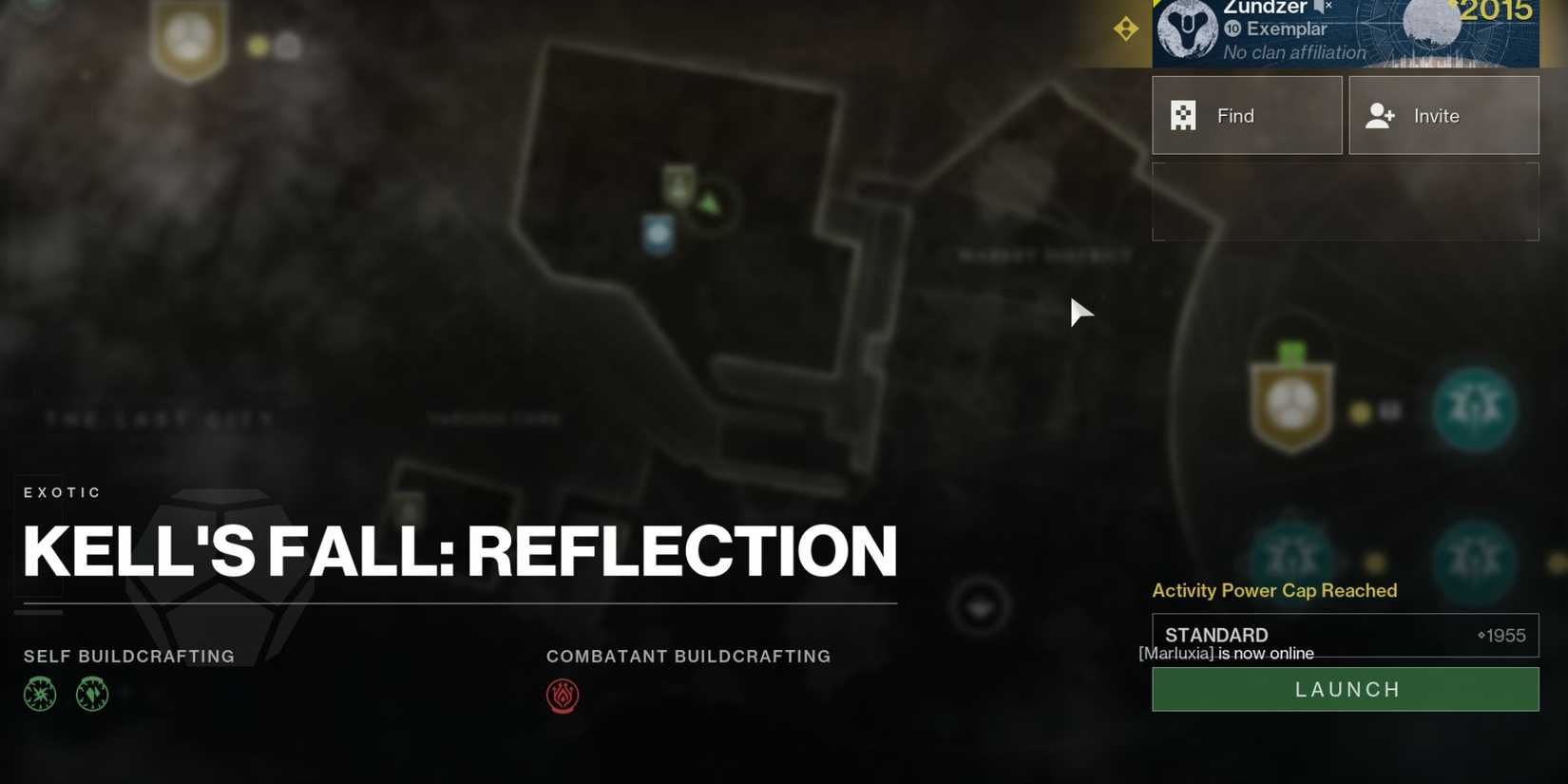Expand the empty fireteam slot panel

pyautogui.click(x=1345, y=201)
